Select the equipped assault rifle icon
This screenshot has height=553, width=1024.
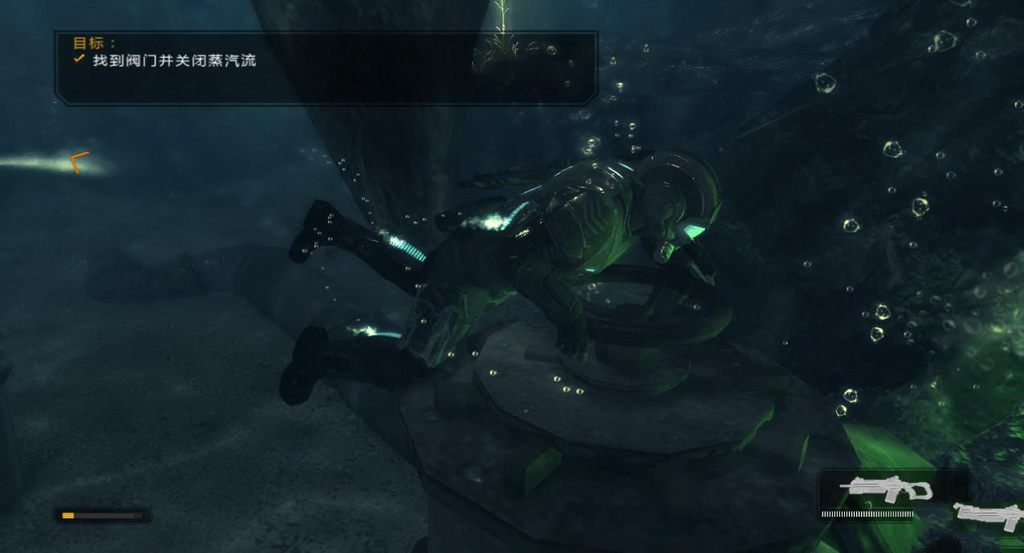886,490
